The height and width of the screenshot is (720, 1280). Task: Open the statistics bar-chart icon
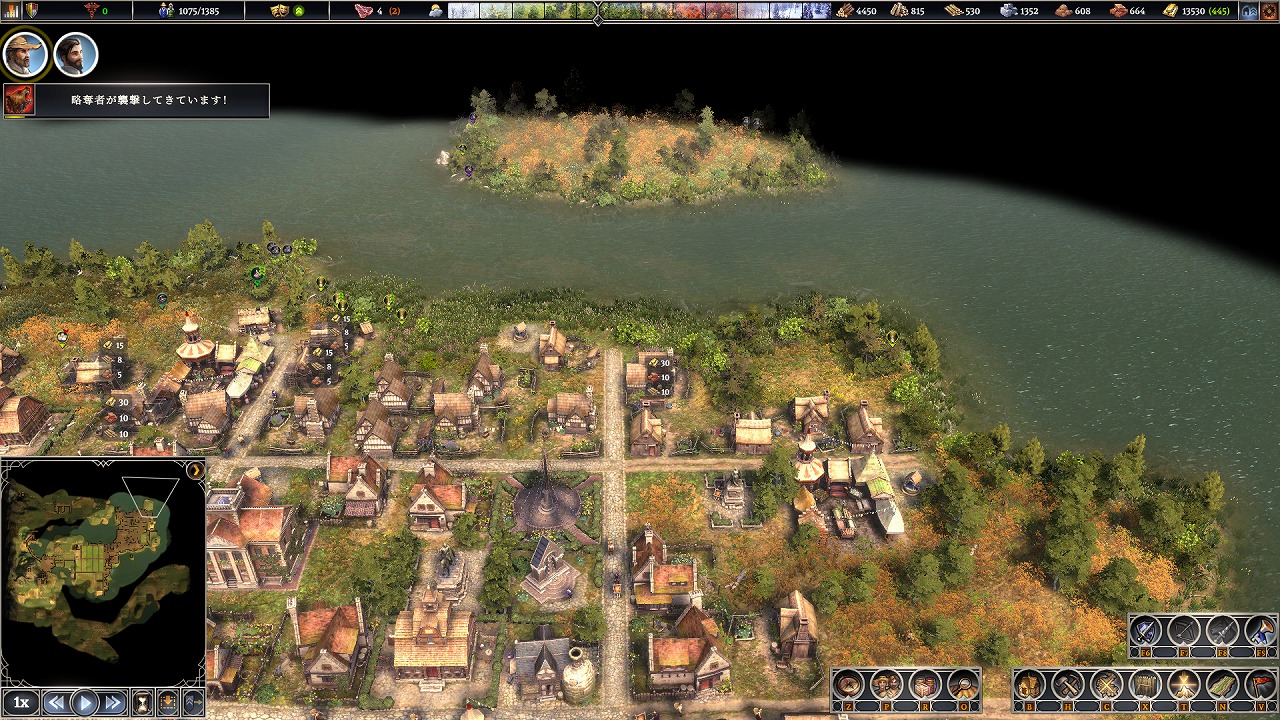point(13,11)
